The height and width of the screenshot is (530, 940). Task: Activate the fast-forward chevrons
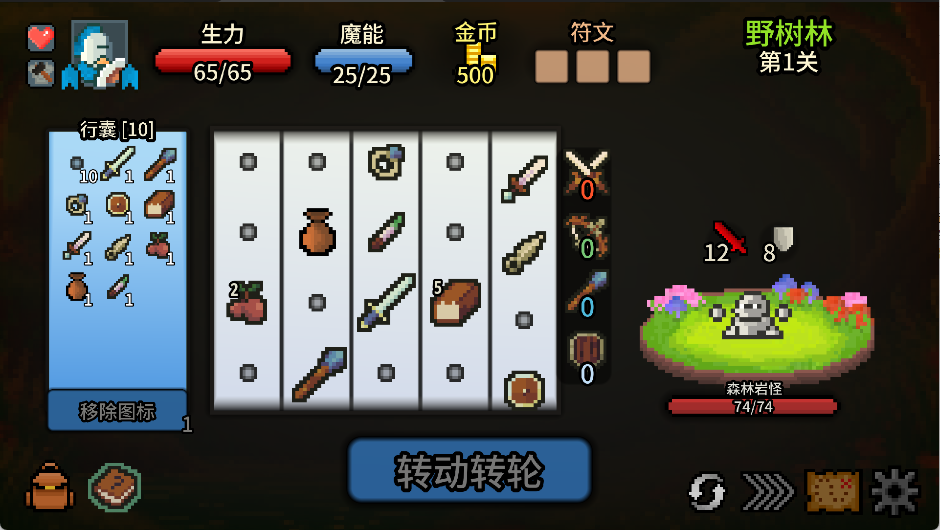[768, 491]
